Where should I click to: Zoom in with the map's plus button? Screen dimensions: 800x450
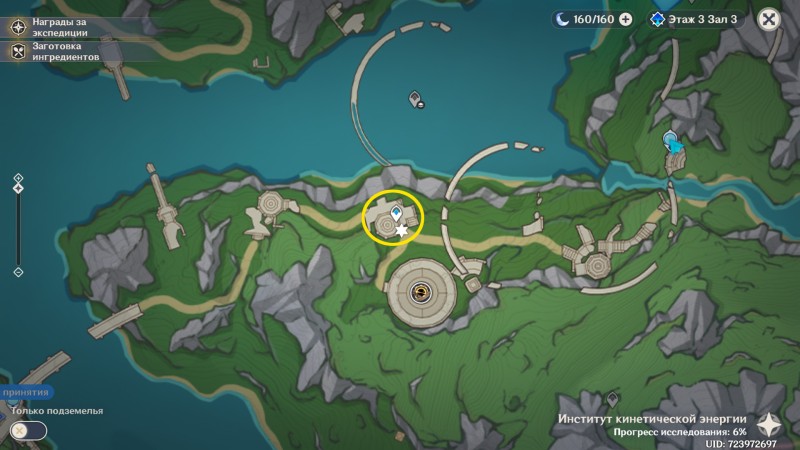point(18,178)
